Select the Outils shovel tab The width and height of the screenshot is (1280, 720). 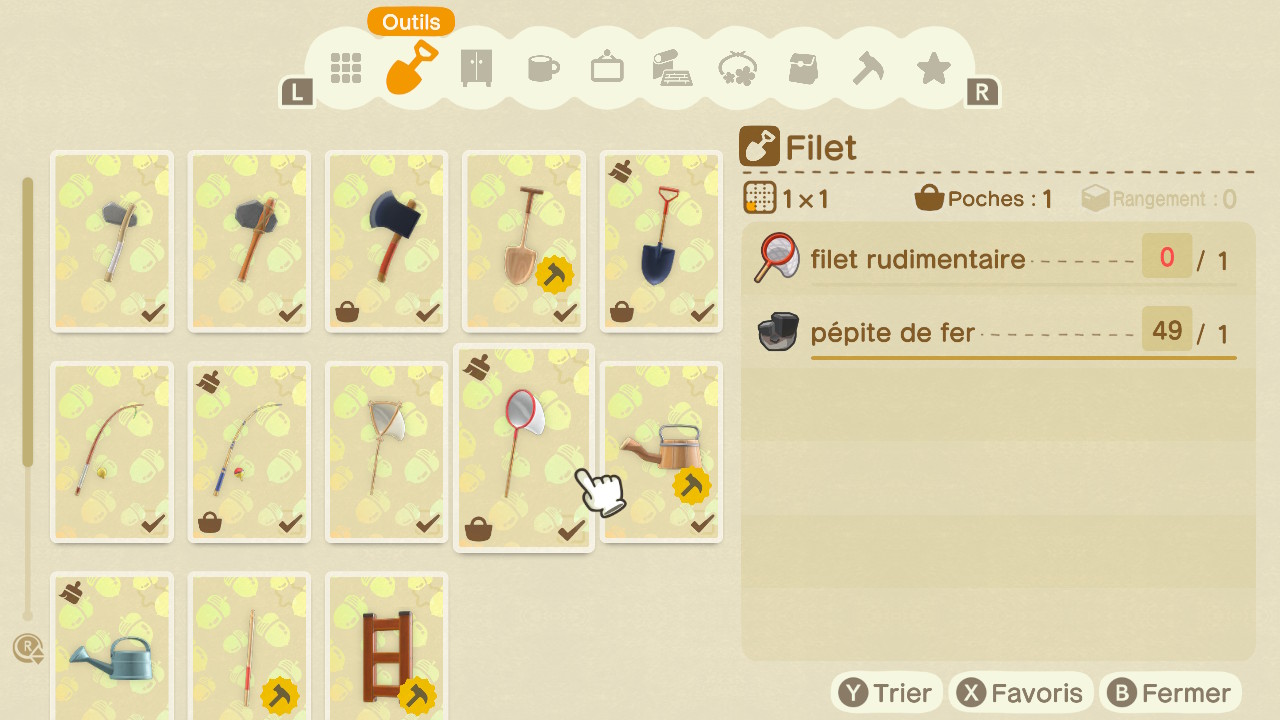pyautogui.click(x=412, y=68)
